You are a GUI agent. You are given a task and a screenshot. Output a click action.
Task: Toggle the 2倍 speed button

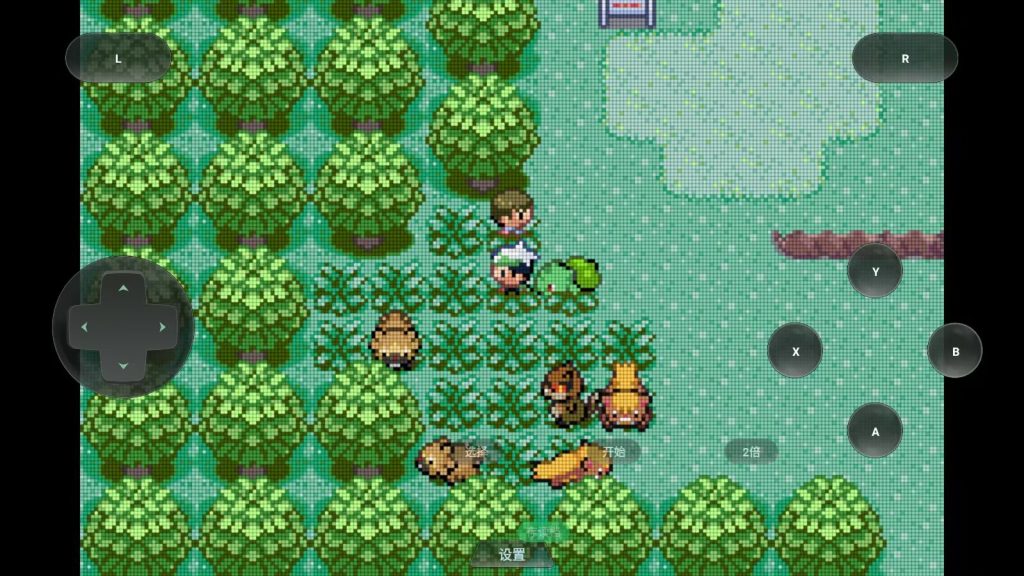click(x=751, y=451)
